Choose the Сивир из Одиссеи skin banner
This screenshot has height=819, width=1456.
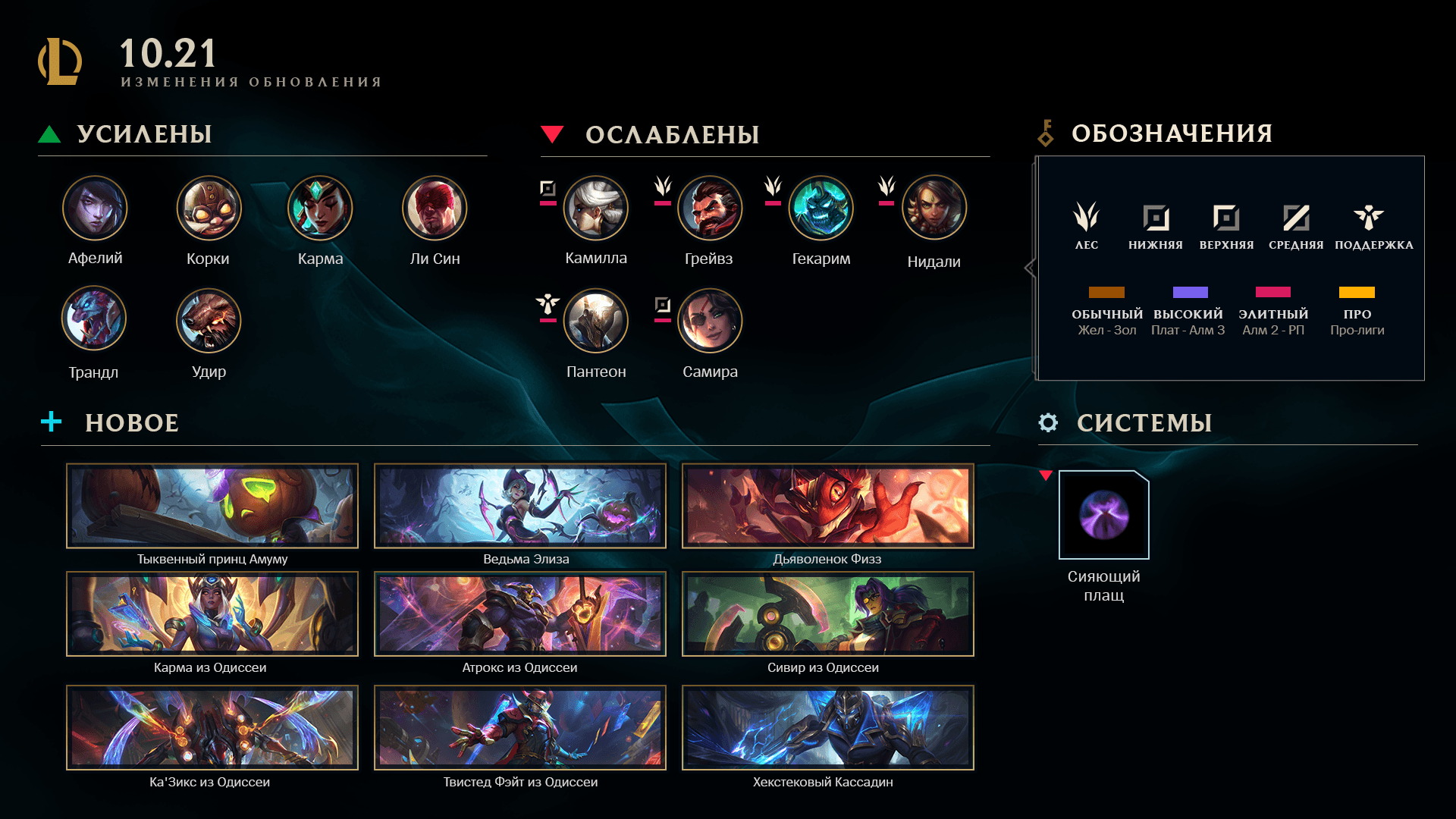pyautogui.click(x=828, y=614)
